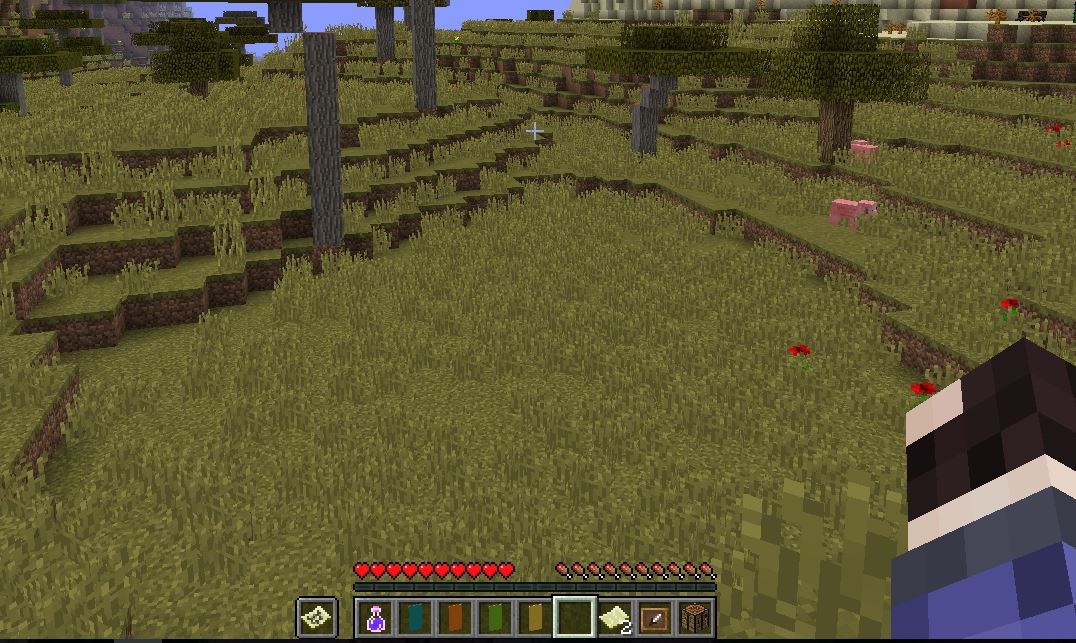Select the crafting table hotbar slot
This screenshot has height=643, width=1076.
point(694,618)
